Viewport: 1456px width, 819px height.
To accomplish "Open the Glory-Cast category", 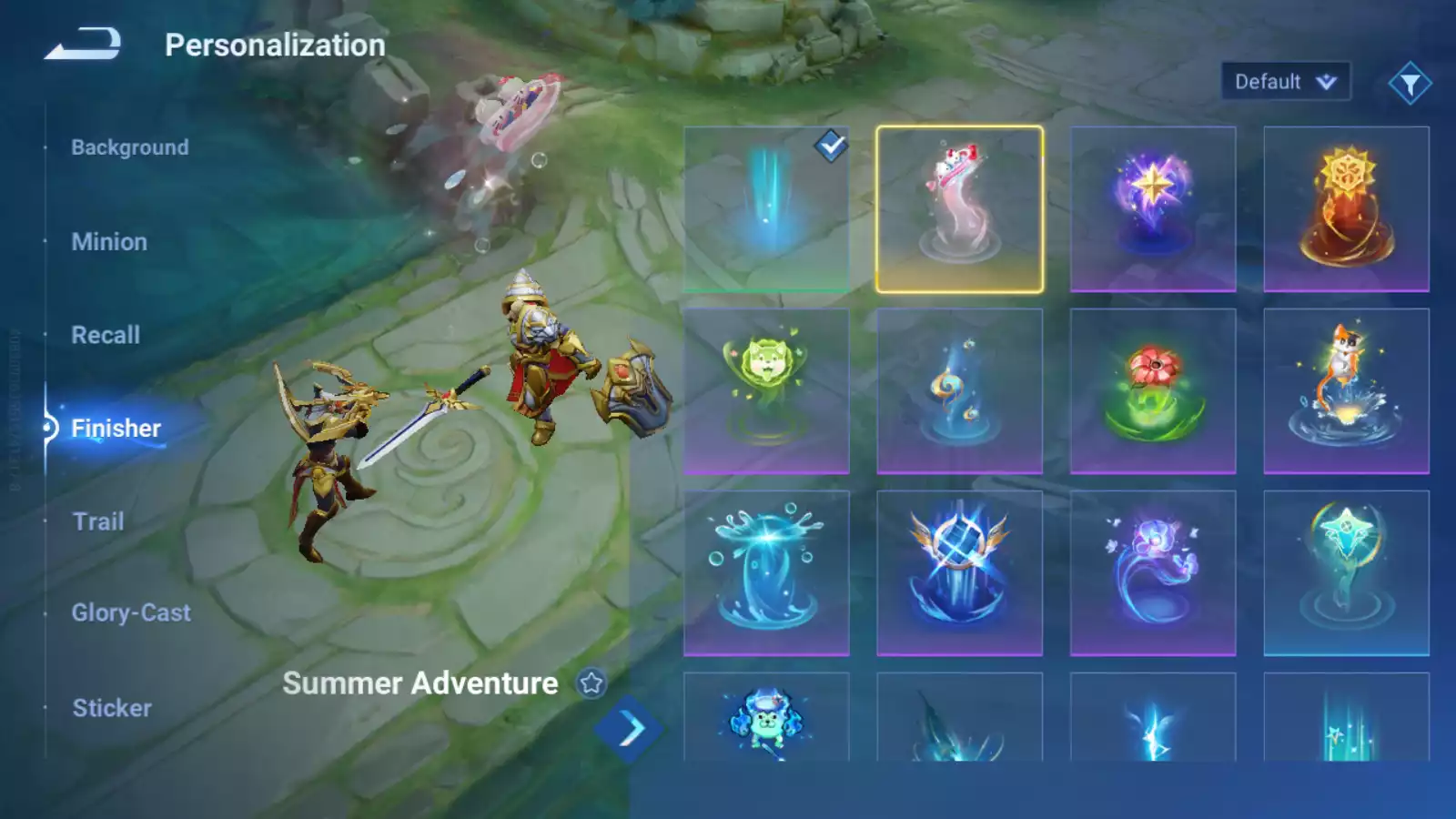I will [x=131, y=613].
